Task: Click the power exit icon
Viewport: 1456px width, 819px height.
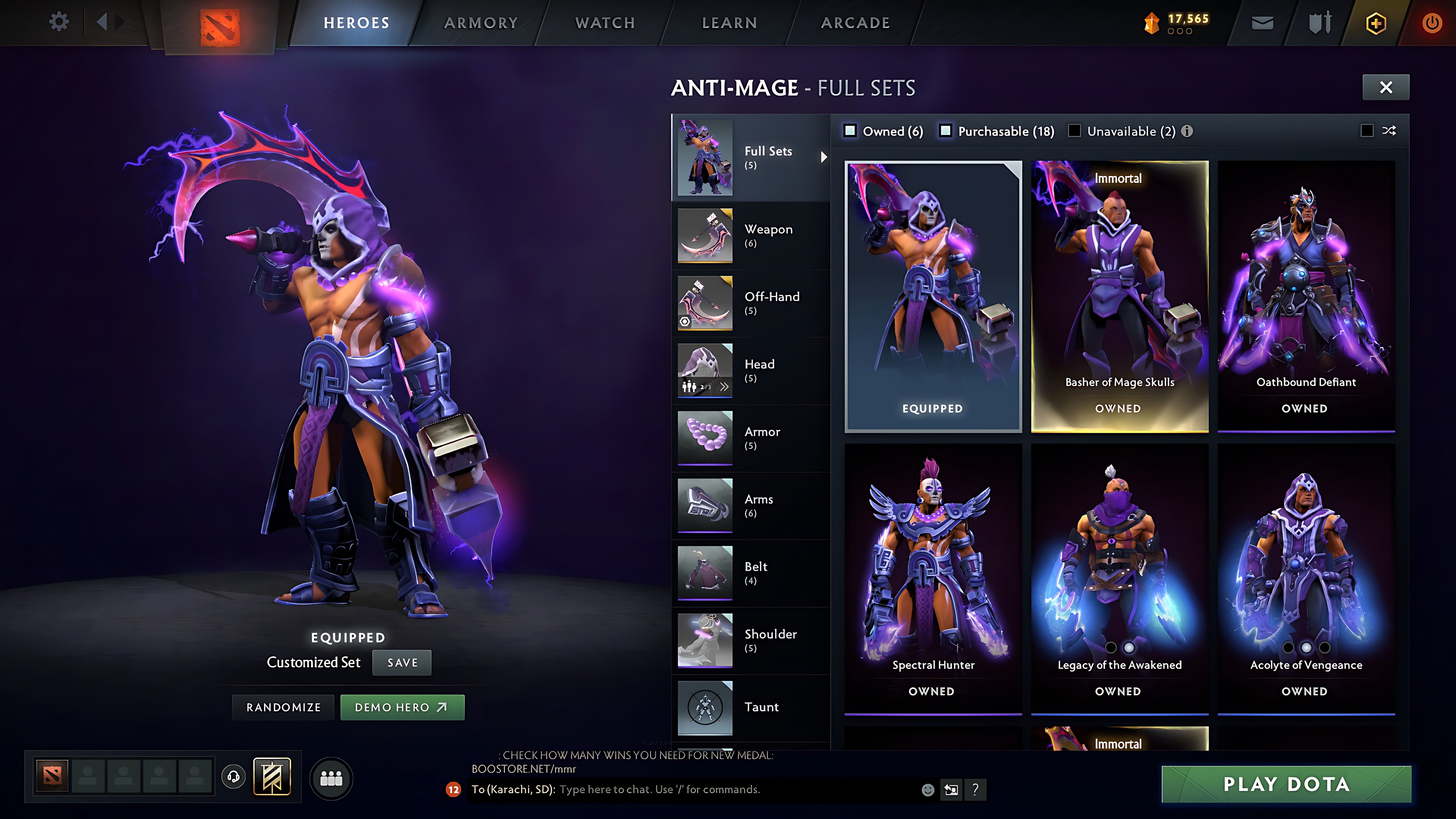Action: point(1432,22)
